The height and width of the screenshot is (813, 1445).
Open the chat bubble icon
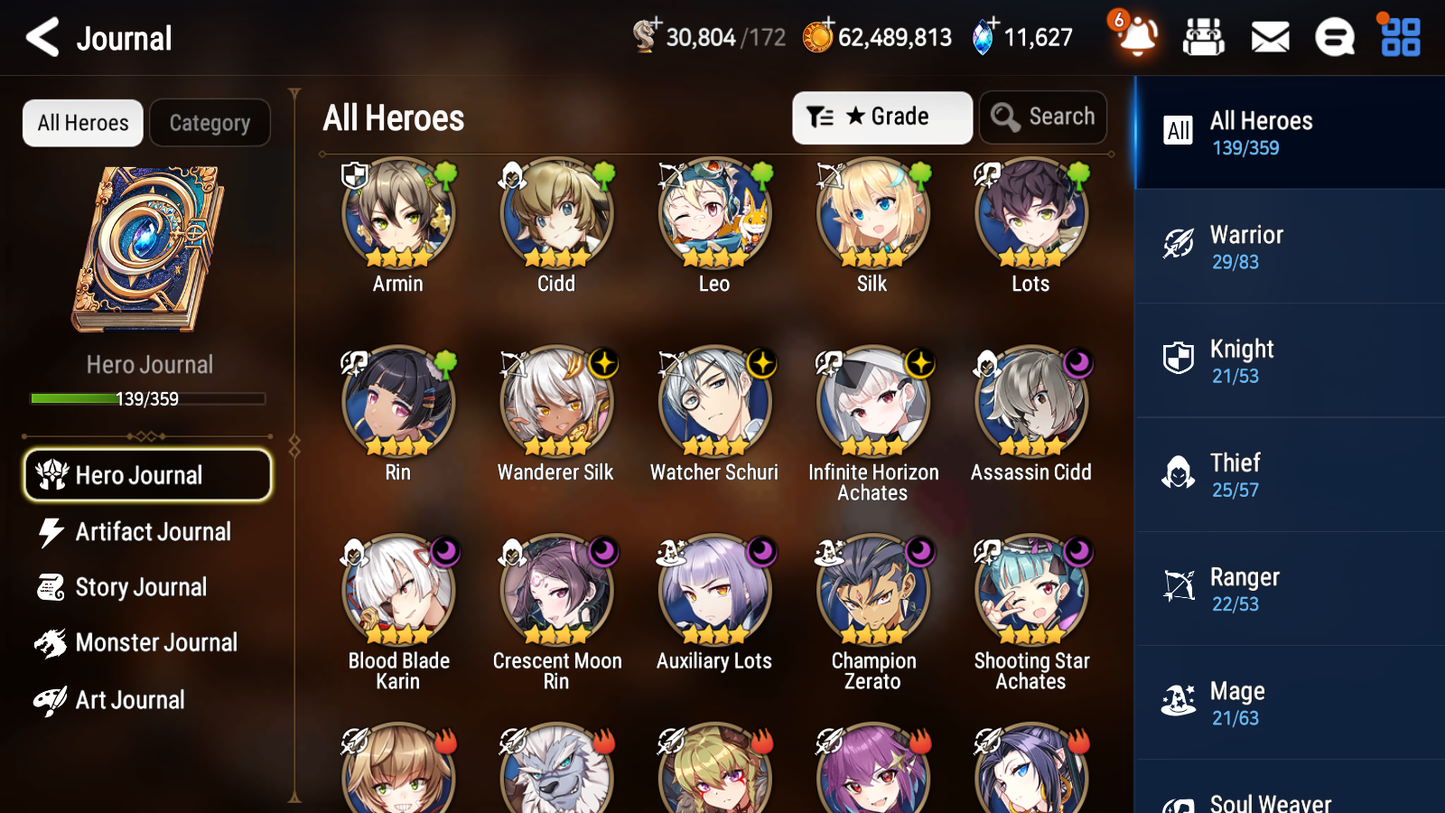tap(1335, 36)
